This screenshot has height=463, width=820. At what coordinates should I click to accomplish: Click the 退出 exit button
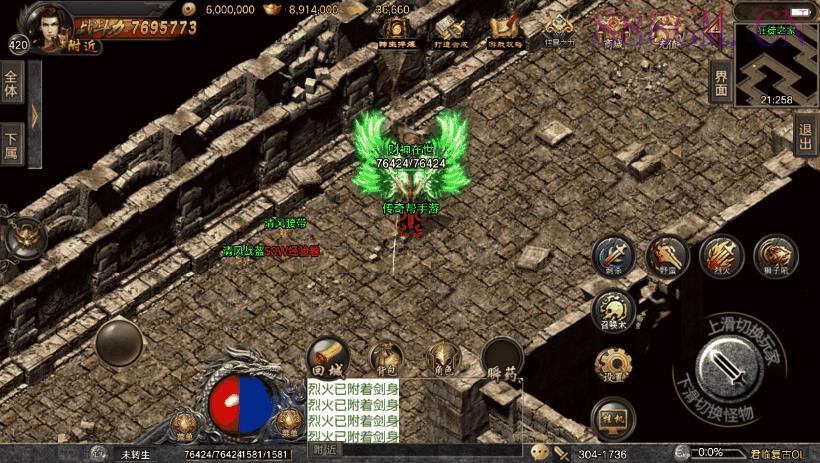tap(805, 135)
